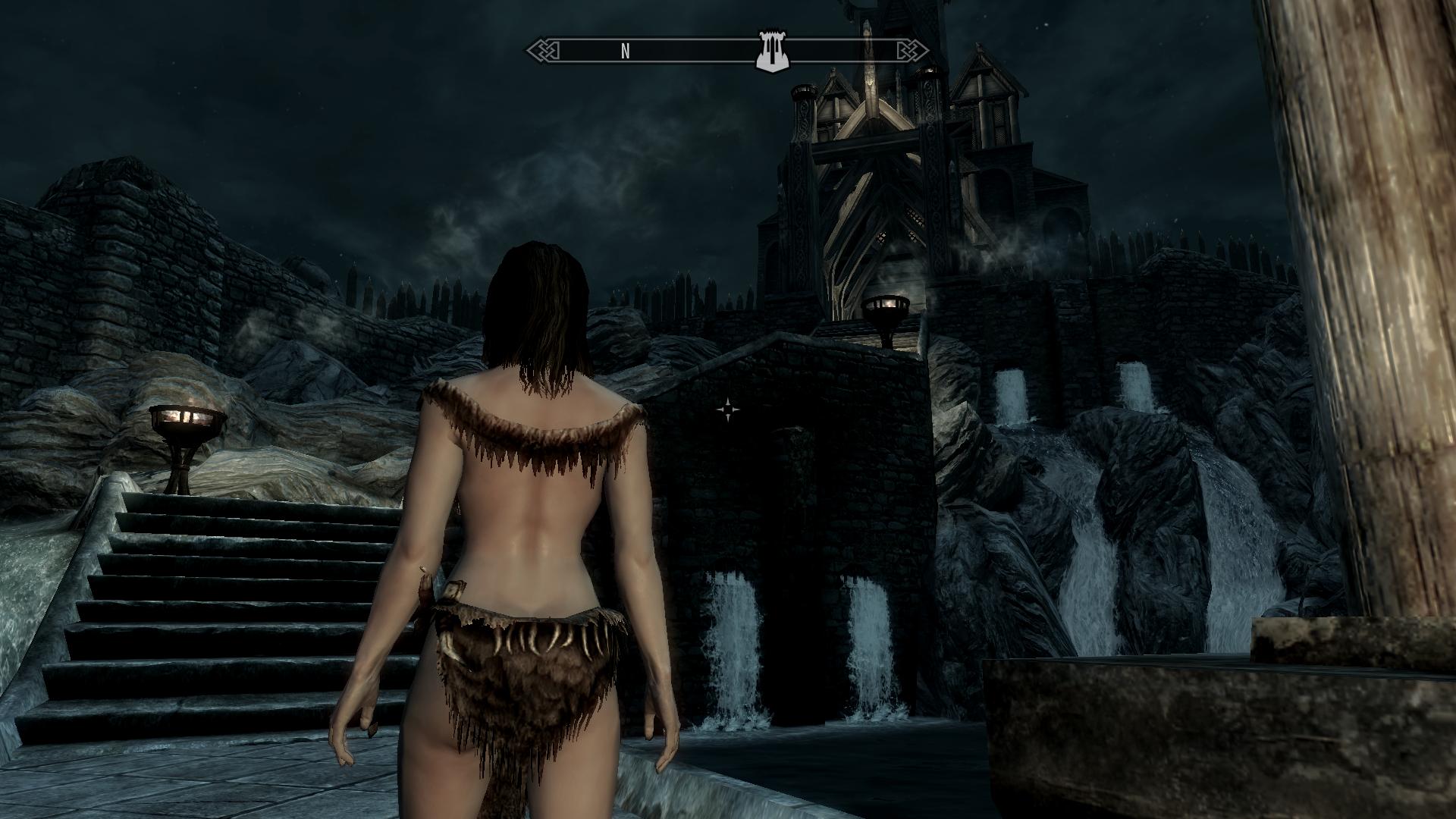1456x819 pixels.
Task: Click the castle location marker on the compass
Action: (772, 52)
